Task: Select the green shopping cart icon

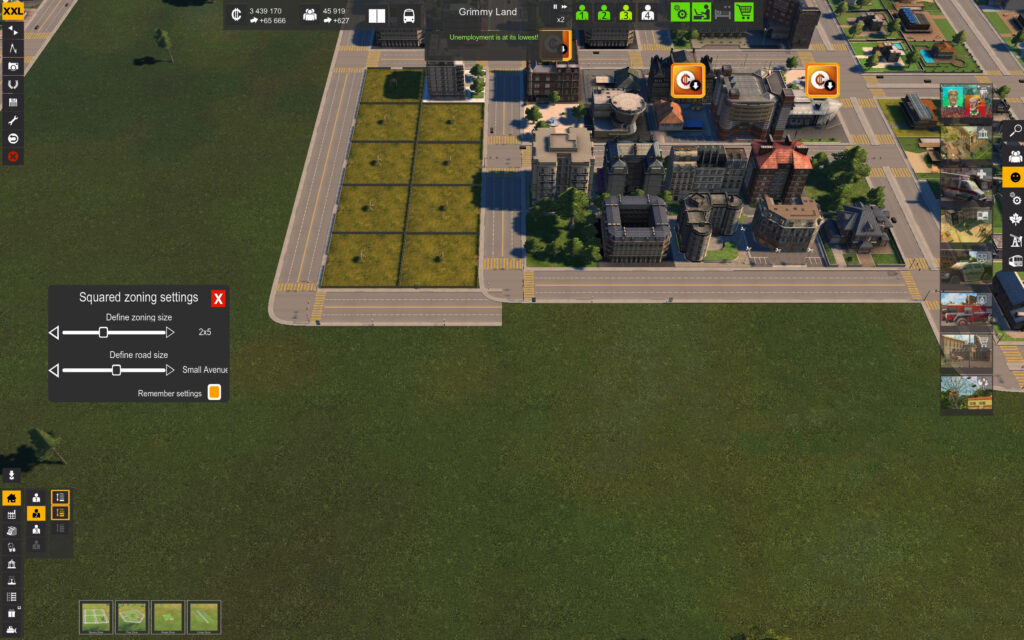Action: [x=744, y=12]
